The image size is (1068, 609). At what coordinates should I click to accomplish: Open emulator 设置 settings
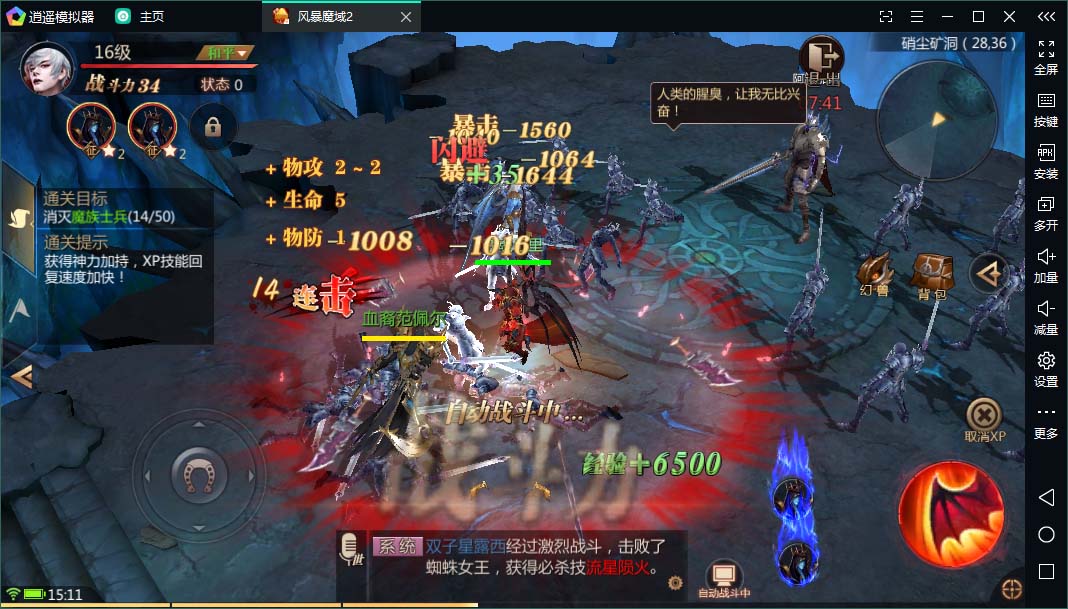coord(1046,368)
